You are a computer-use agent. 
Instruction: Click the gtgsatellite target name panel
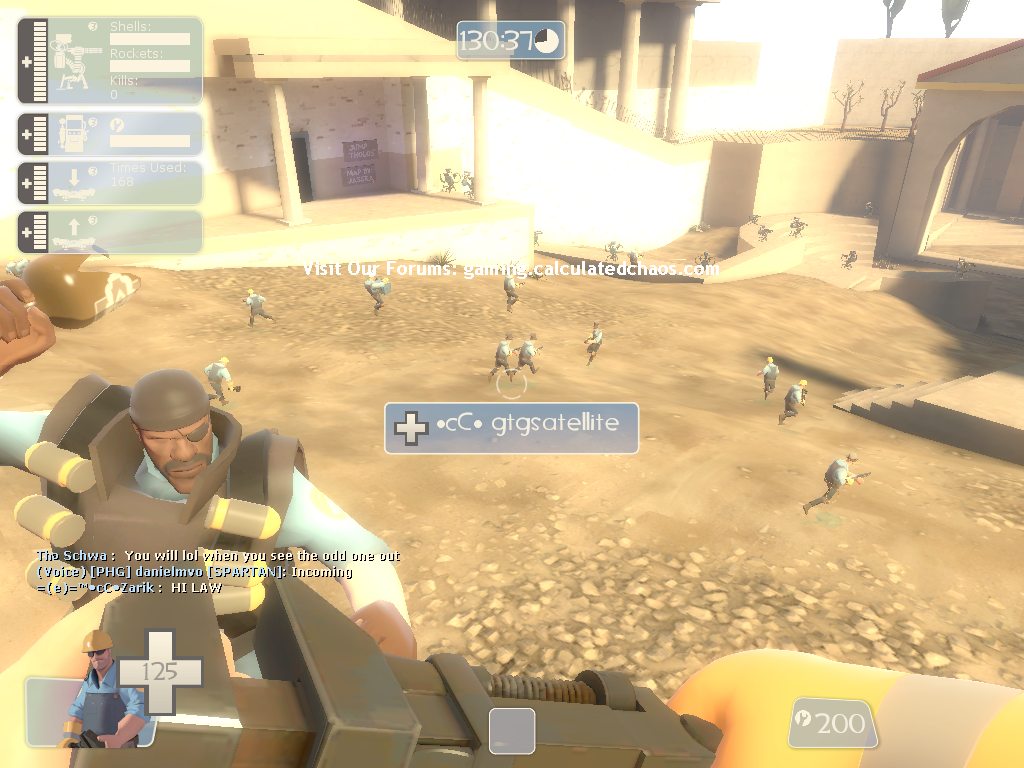511,427
